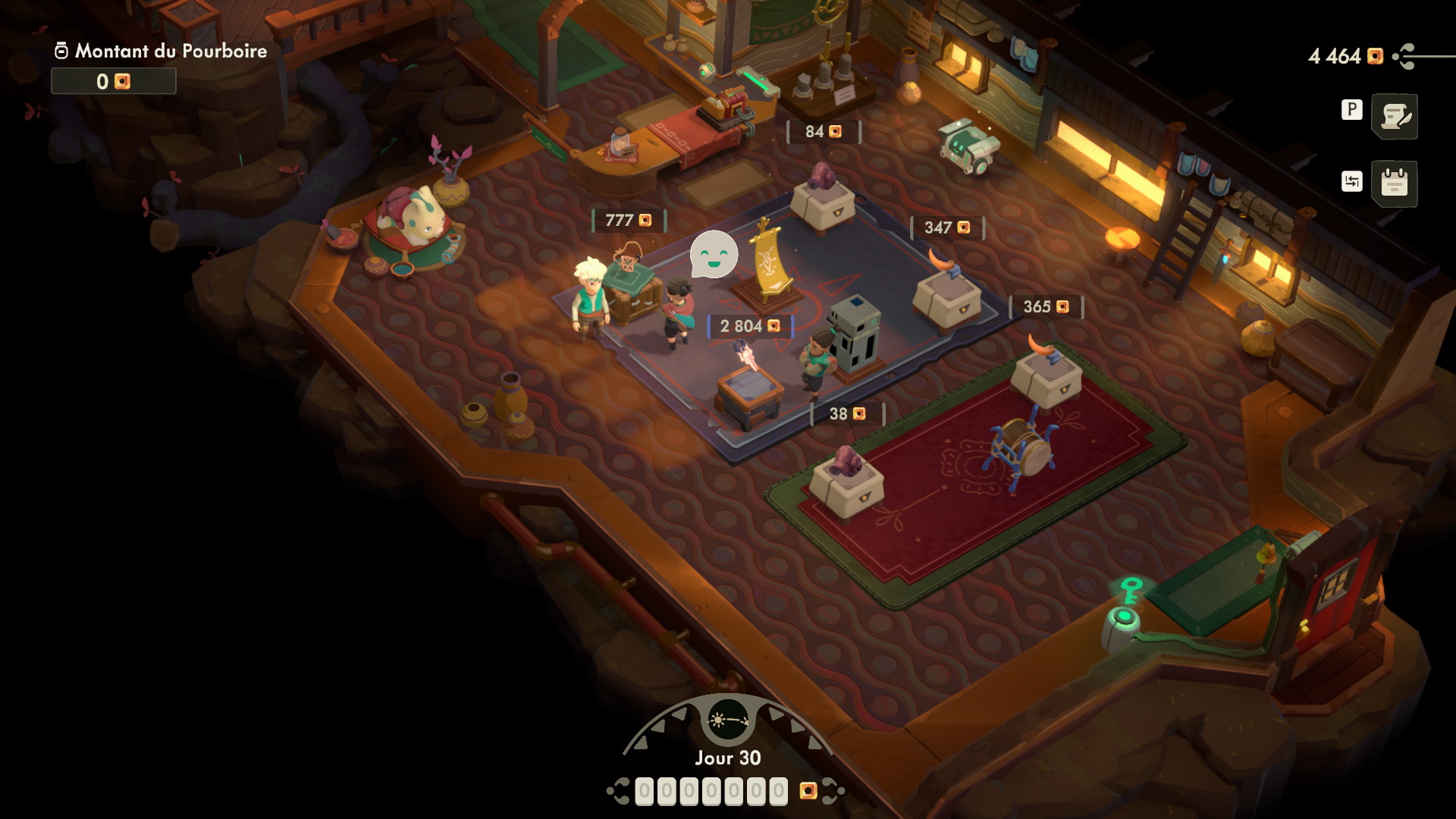Open the scroll and quill journal icon

pyautogui.click(x=1395, y=117)
